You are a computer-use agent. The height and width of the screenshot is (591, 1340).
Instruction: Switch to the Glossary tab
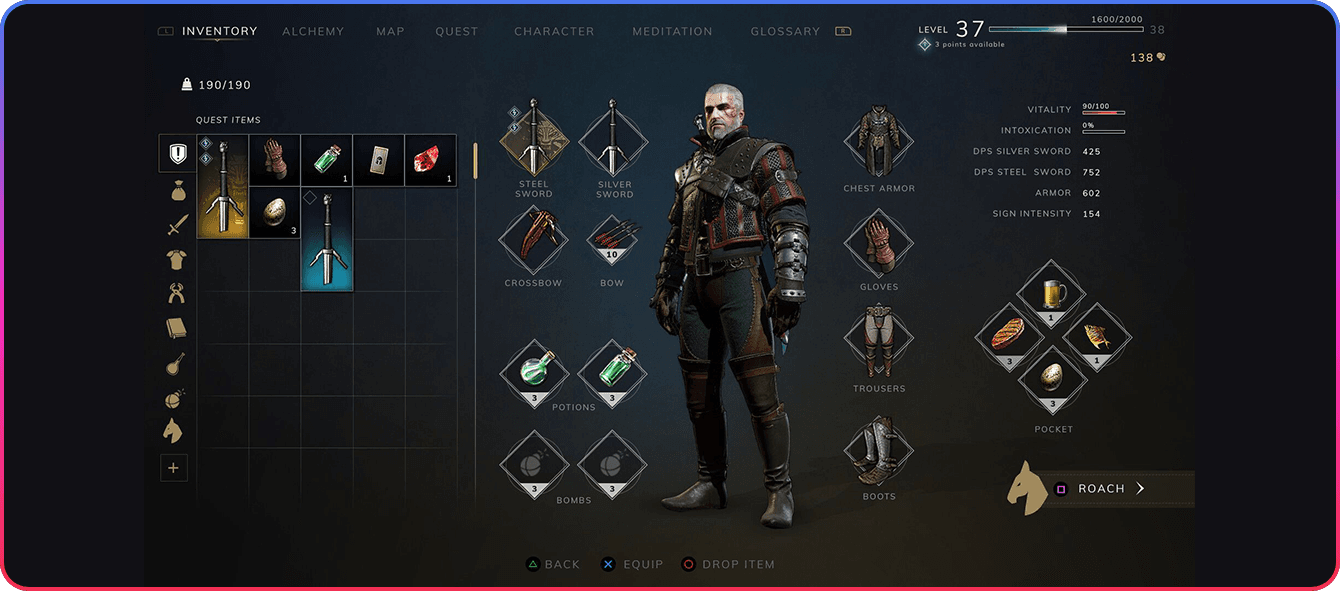(785, 32)
